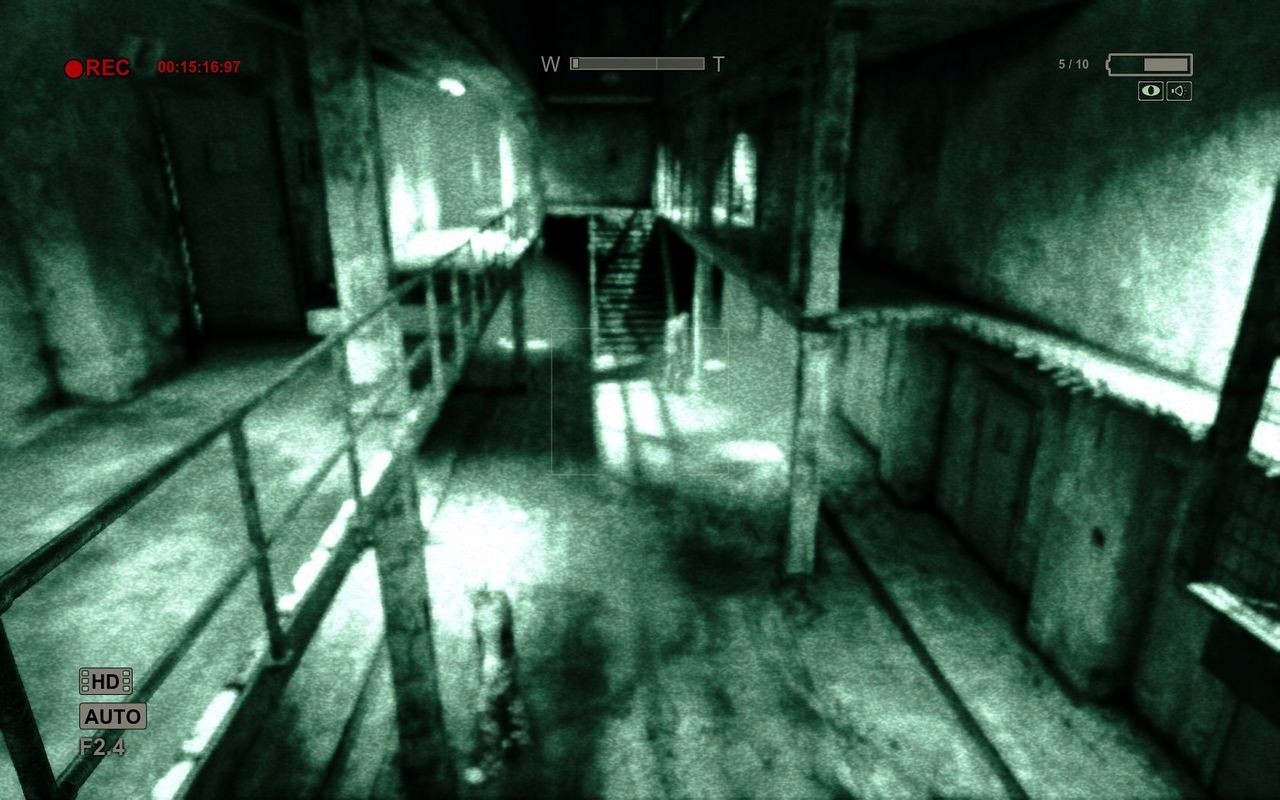Click the camcorder focus frame crosshair
This screenshot has height=800, width=1280.
click(640, 400)
